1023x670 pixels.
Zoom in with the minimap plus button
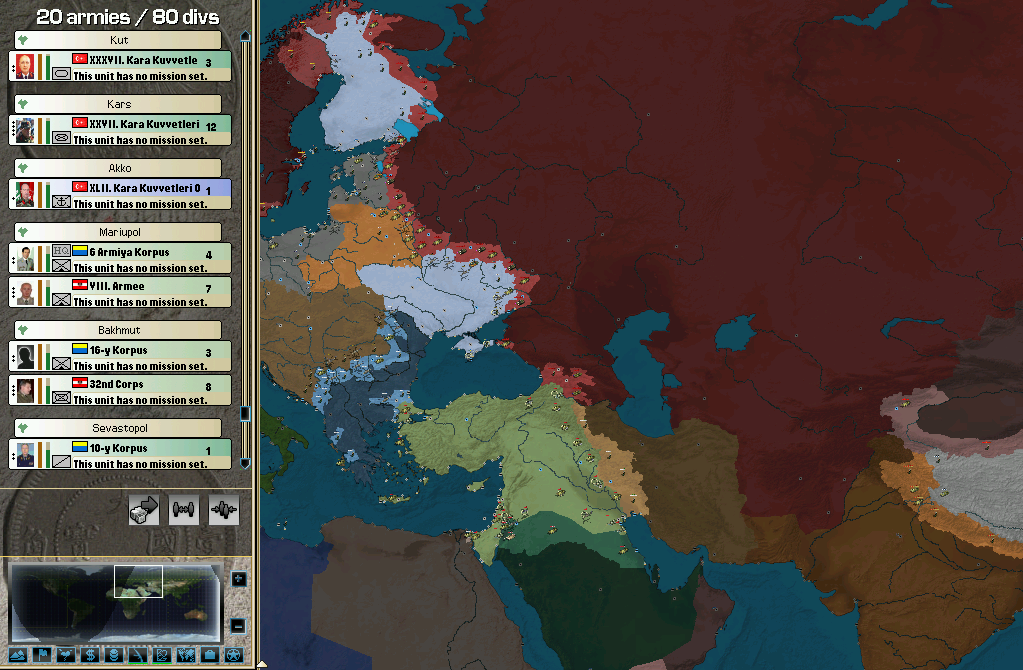pos(238,579)
